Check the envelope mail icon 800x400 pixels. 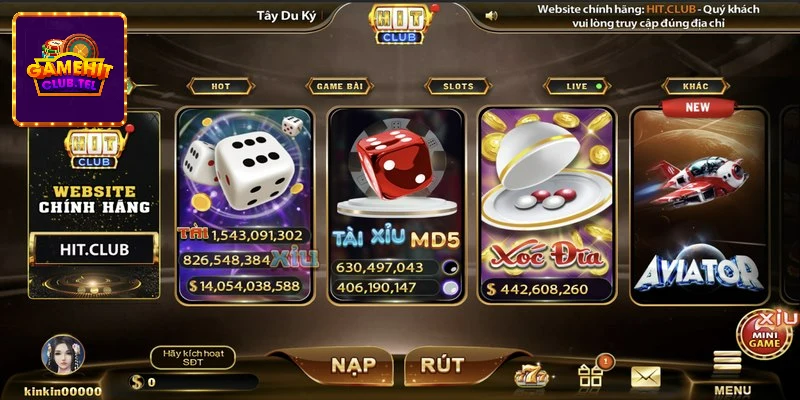click(x=646, y=376)
